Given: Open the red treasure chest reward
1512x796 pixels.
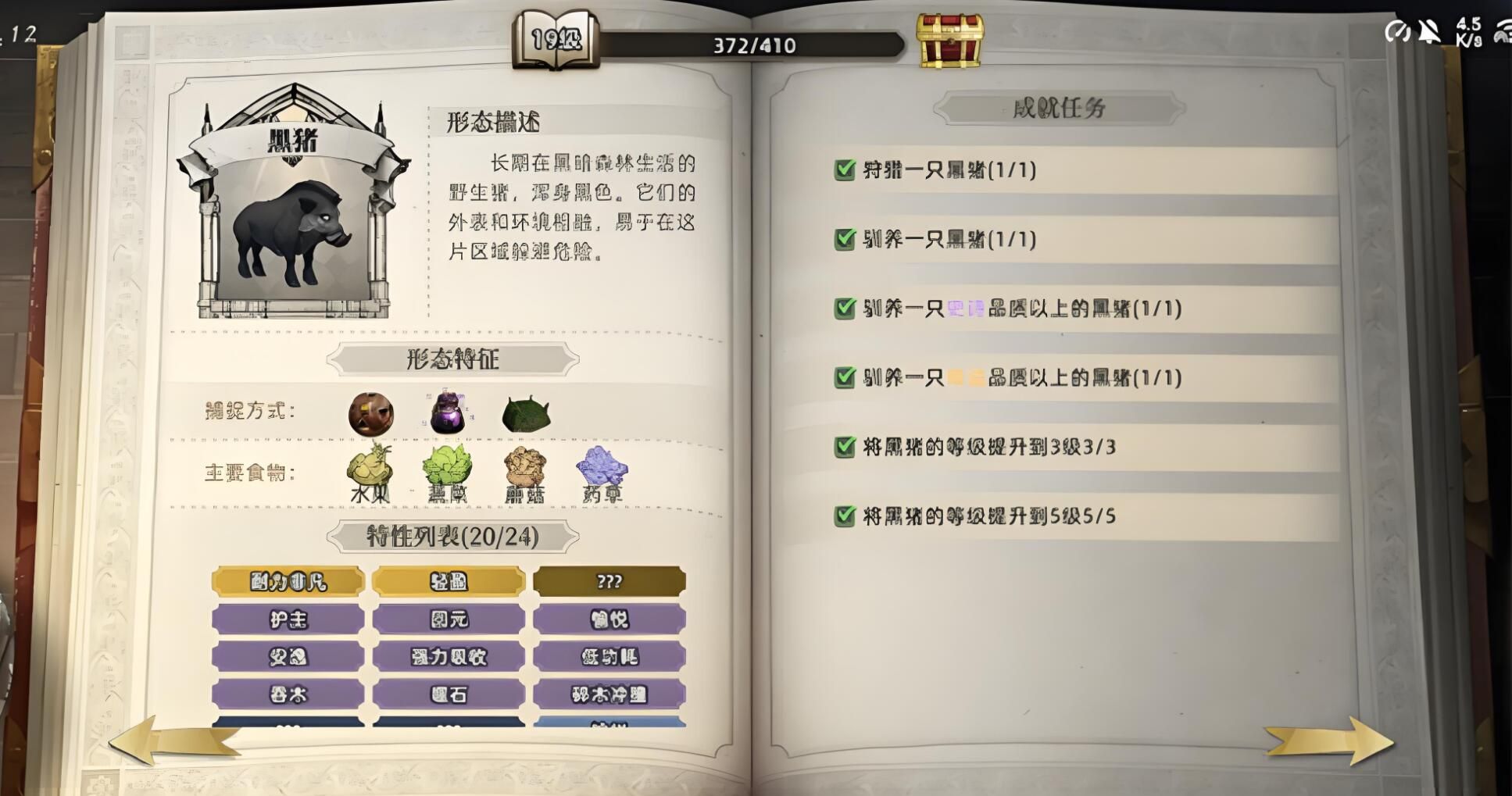Looking at the screenshot, I should 949,41.
